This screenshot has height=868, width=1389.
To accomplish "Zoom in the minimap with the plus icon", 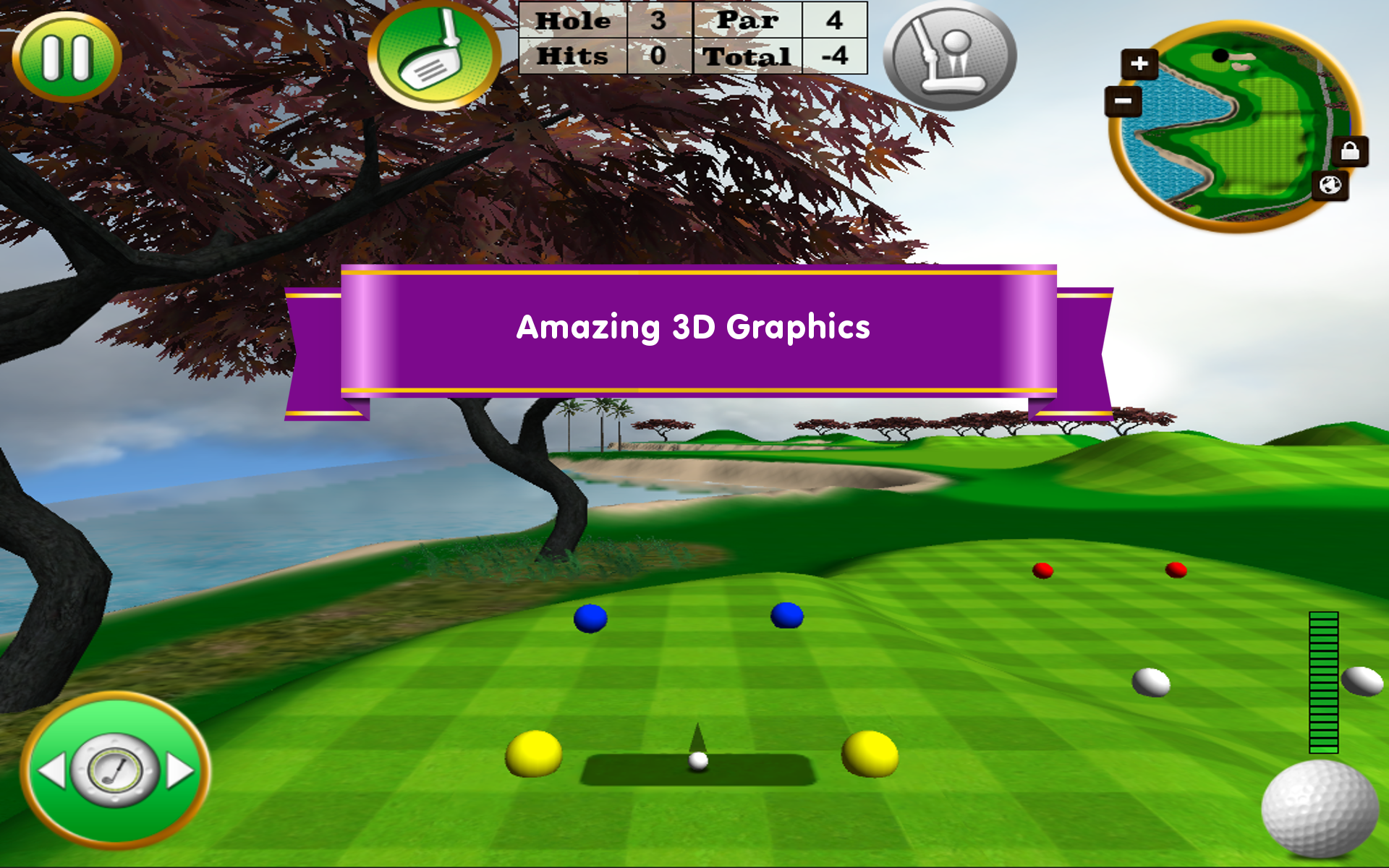I will [x=1138, y=63].
